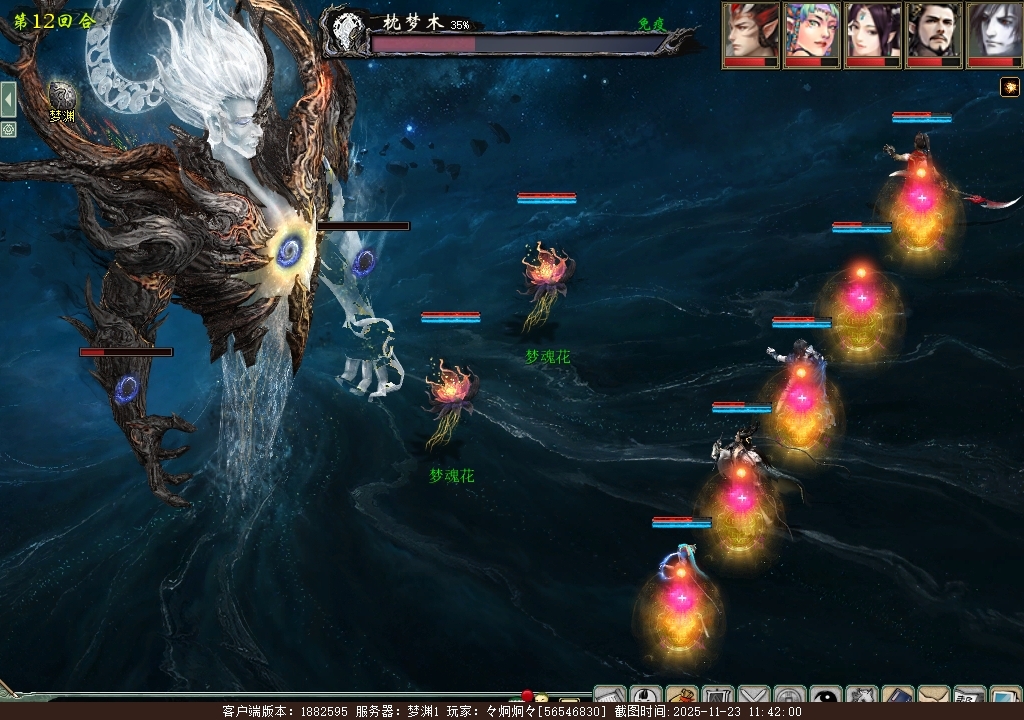The width and height of the screenshot is (1024, 720).
Task: Select the bearded man party portrait
Action: (x=934, y=32)
